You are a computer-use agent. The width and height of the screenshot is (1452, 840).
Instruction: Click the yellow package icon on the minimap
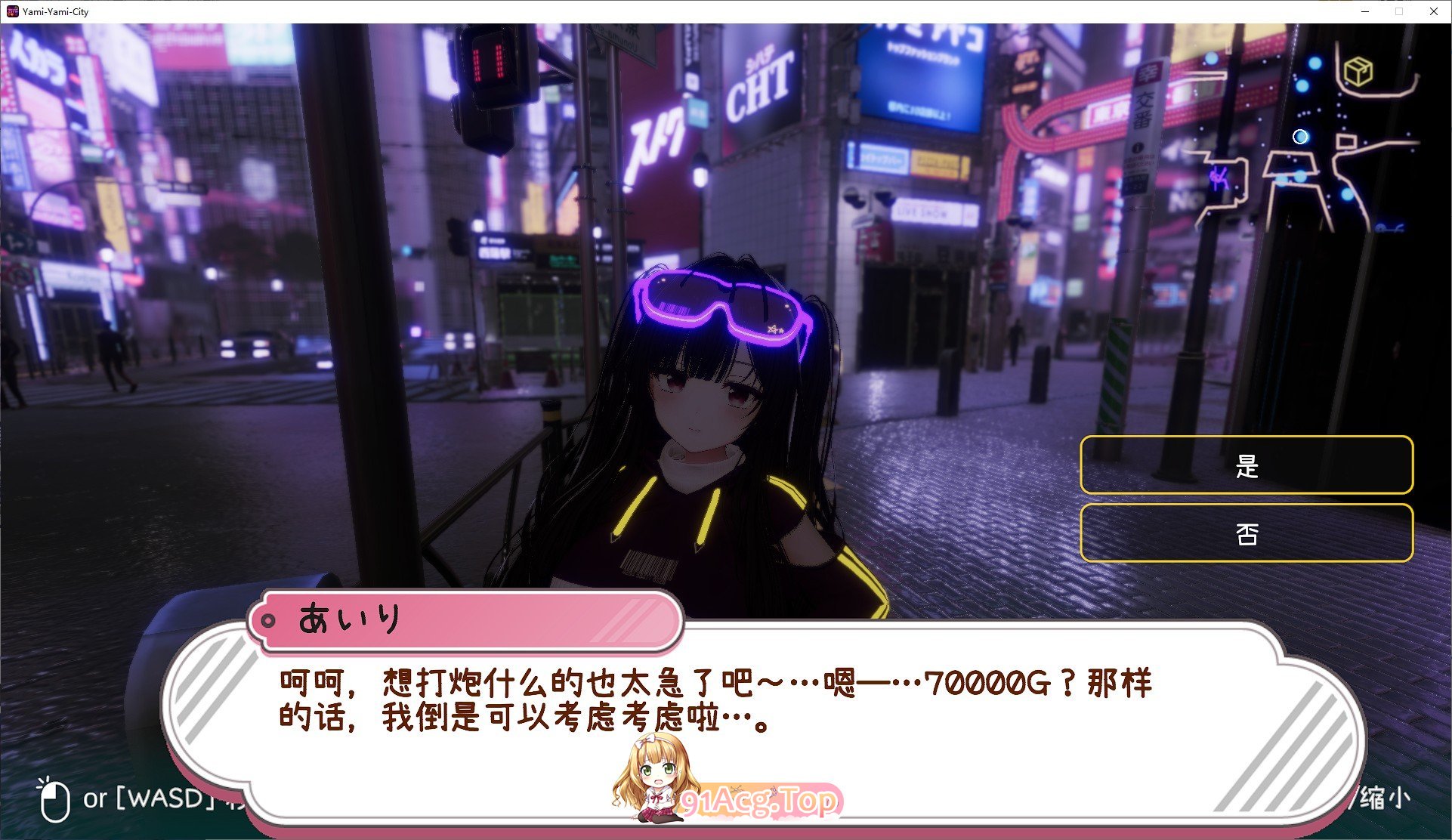tap(1358, 70)
